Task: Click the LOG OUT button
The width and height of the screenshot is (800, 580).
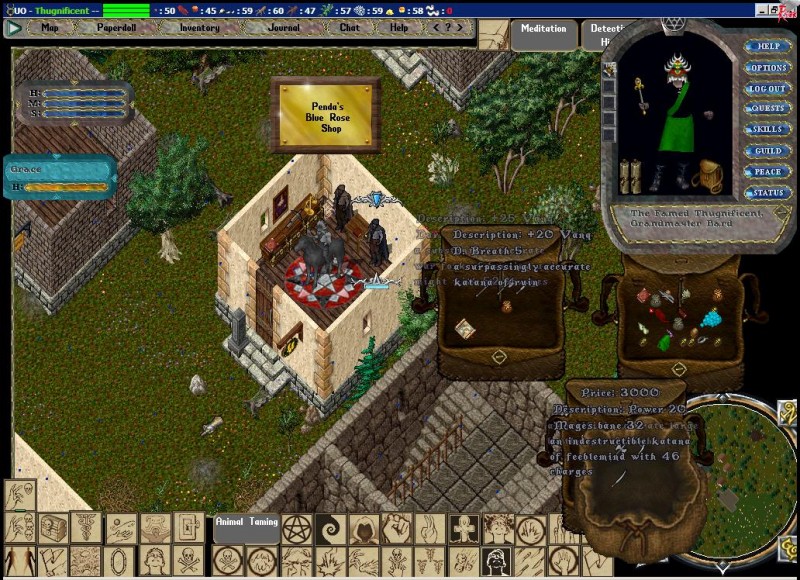Action: [x=767, y=88]
